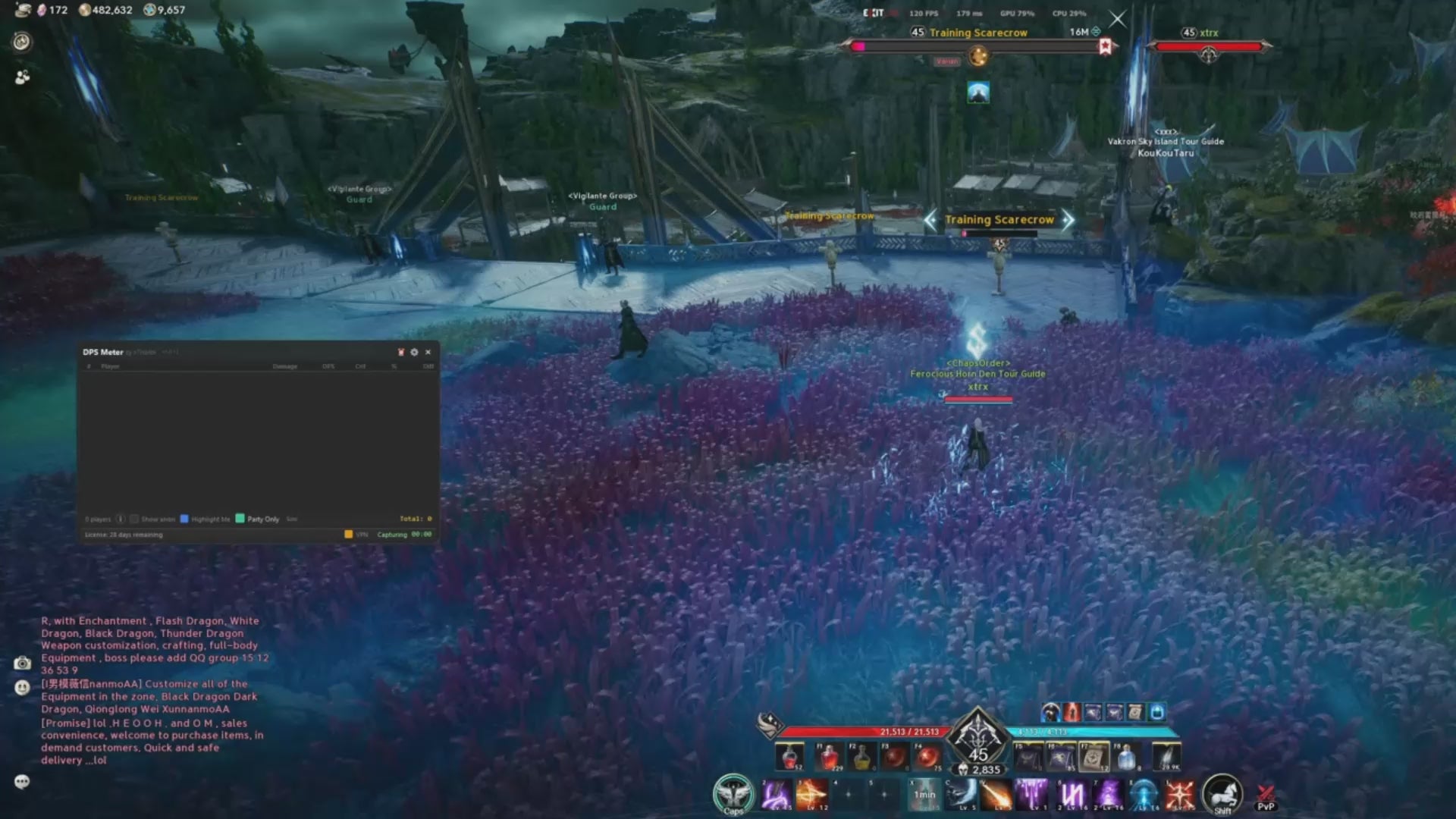Open the compass icon at the top left

(21, 42)
